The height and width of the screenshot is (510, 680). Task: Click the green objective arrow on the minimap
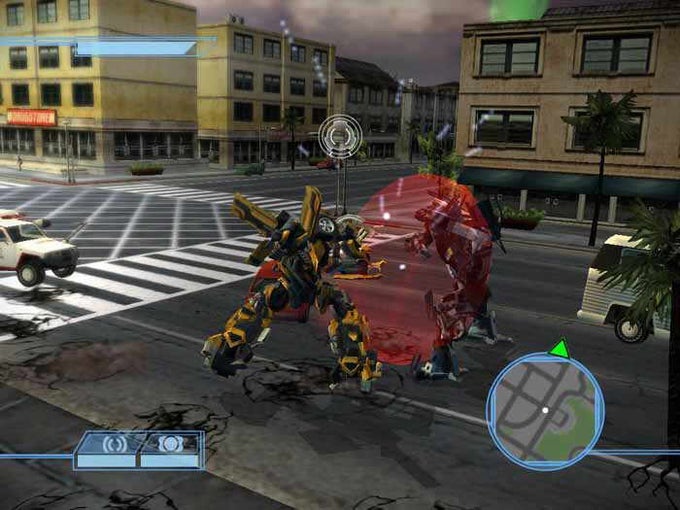[x=559, y=349]
